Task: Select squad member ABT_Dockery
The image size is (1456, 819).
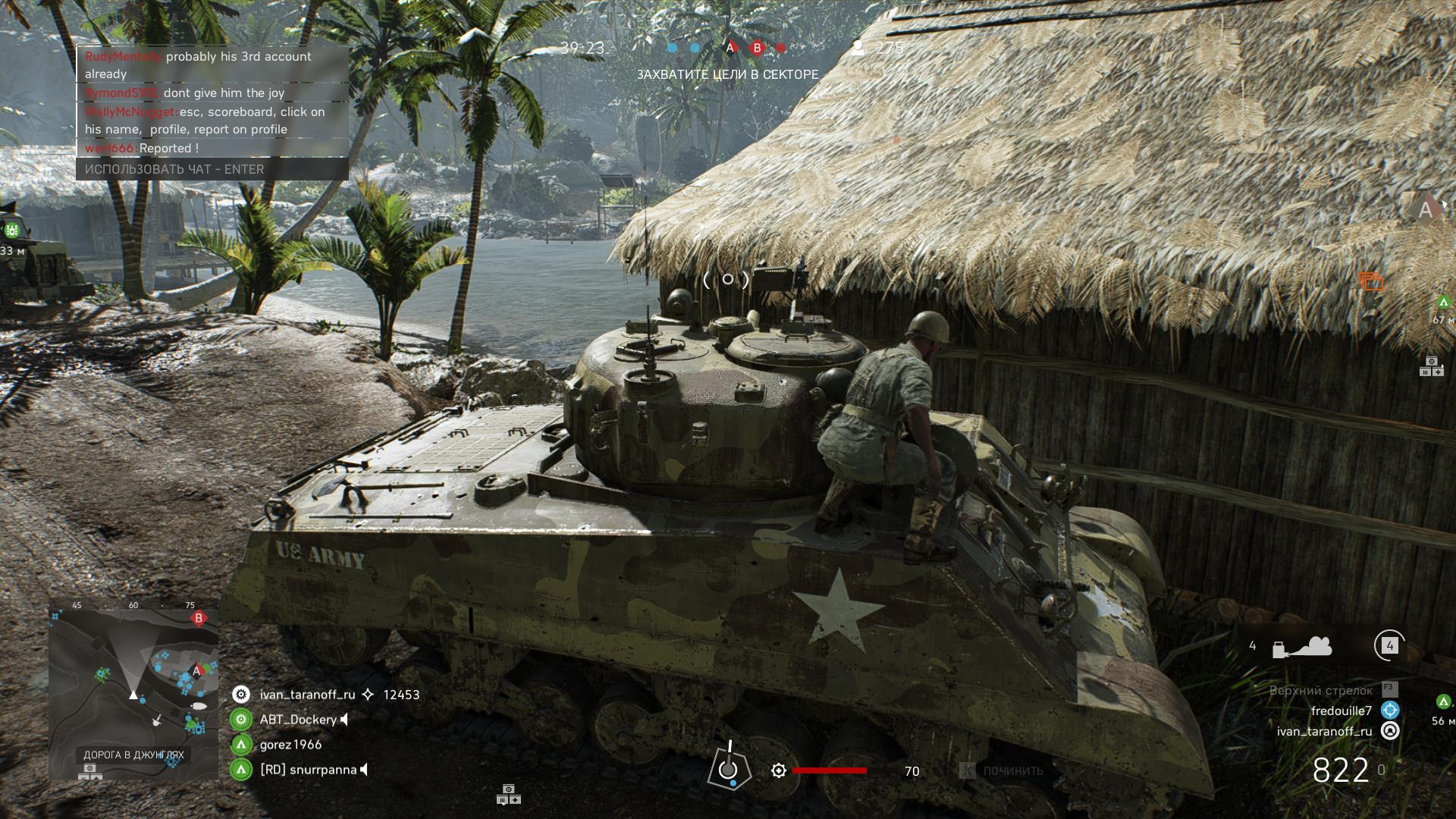Action: (x=298, y=720)
